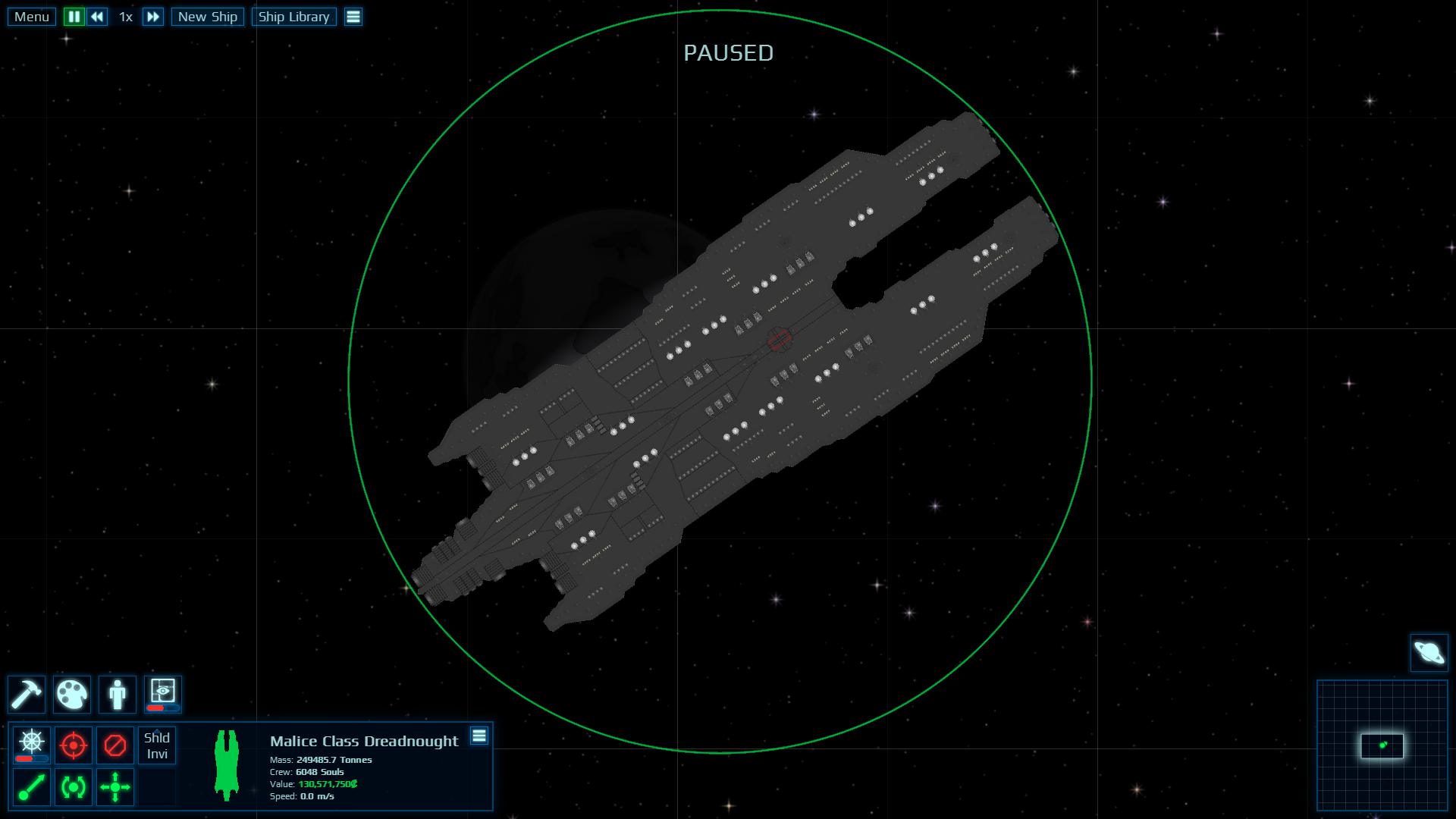
Task: Open the crew person icon
Action: pos(118,694)
